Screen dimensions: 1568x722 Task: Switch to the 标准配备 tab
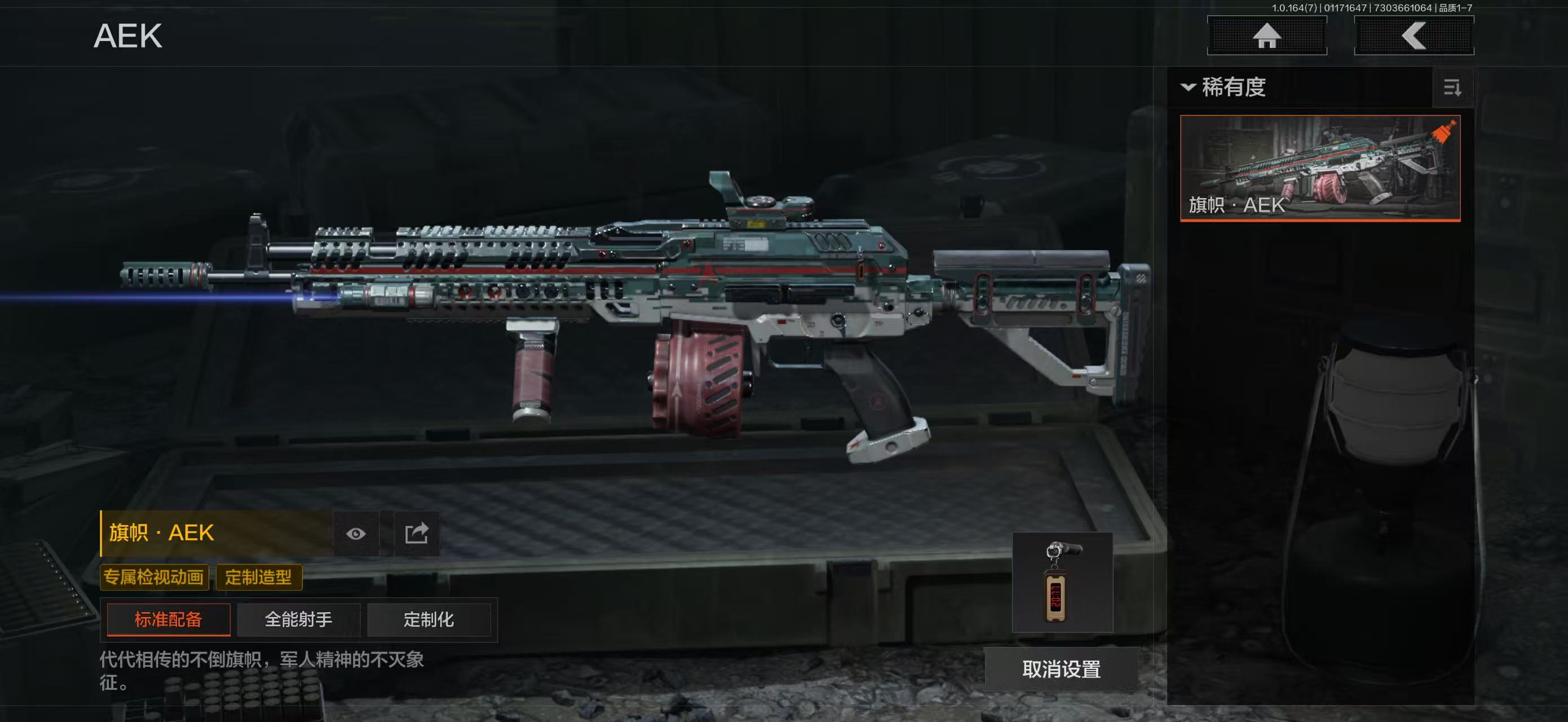(x=168, y=620)
